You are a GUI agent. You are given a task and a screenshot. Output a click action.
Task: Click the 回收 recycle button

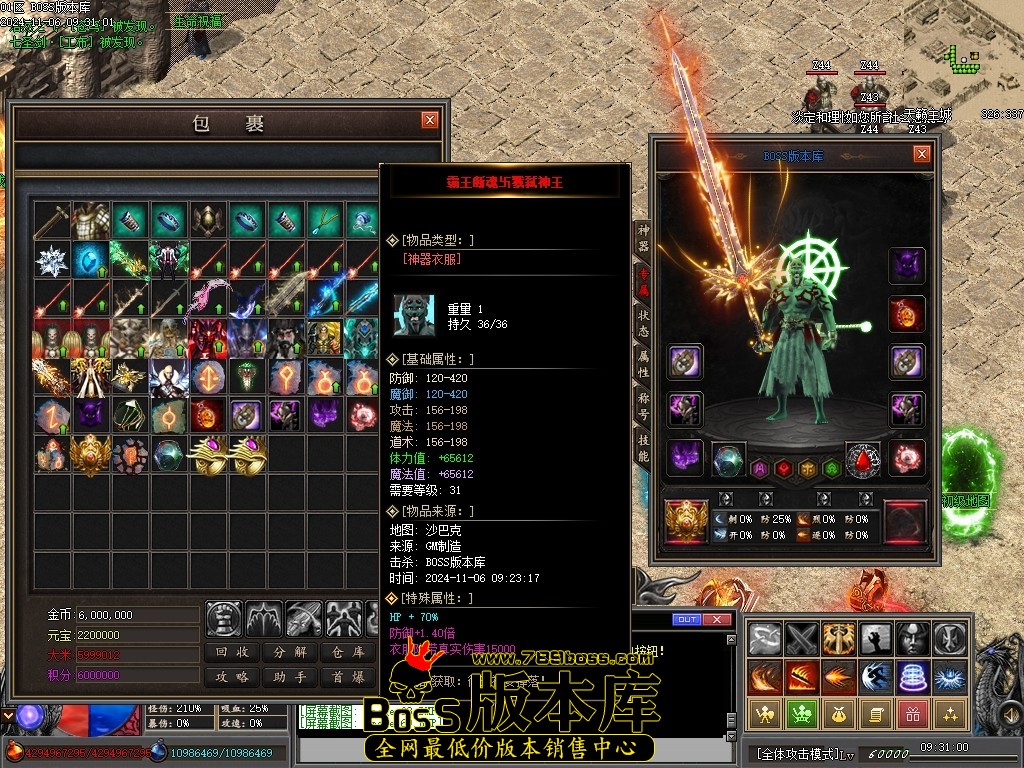pos(233,652)
